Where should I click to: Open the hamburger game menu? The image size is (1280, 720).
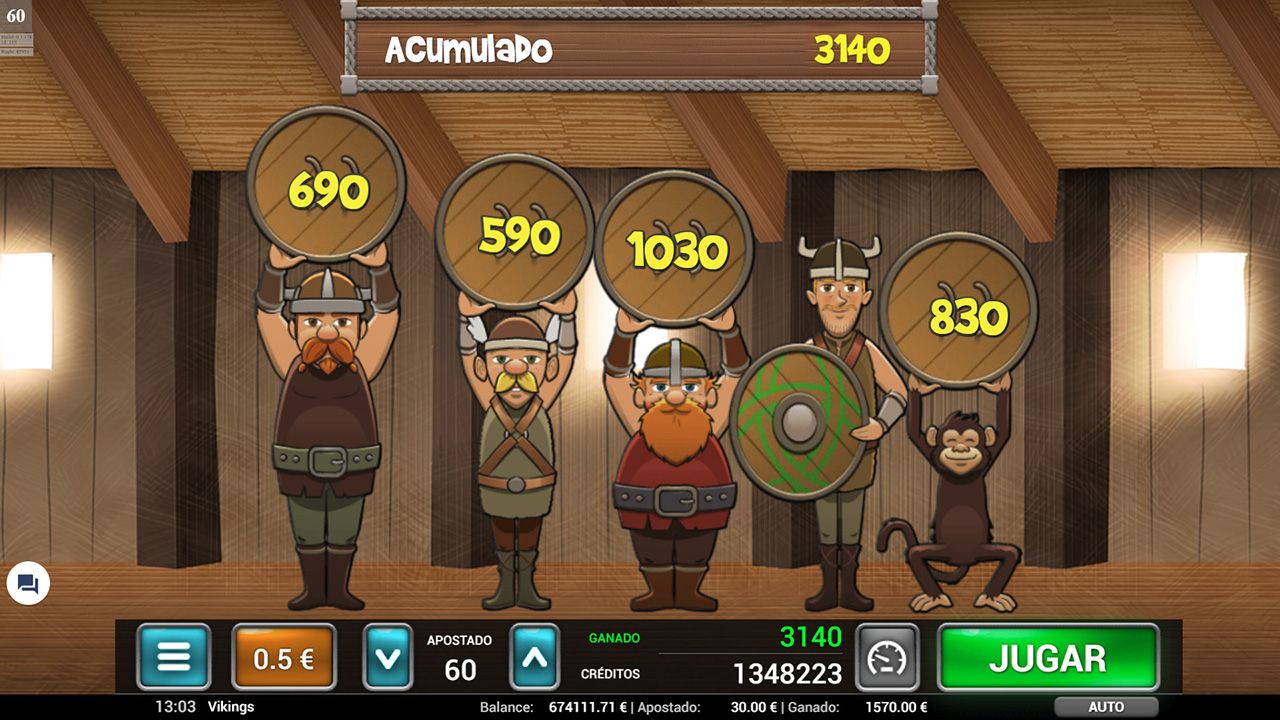click(x=172, y=657)
